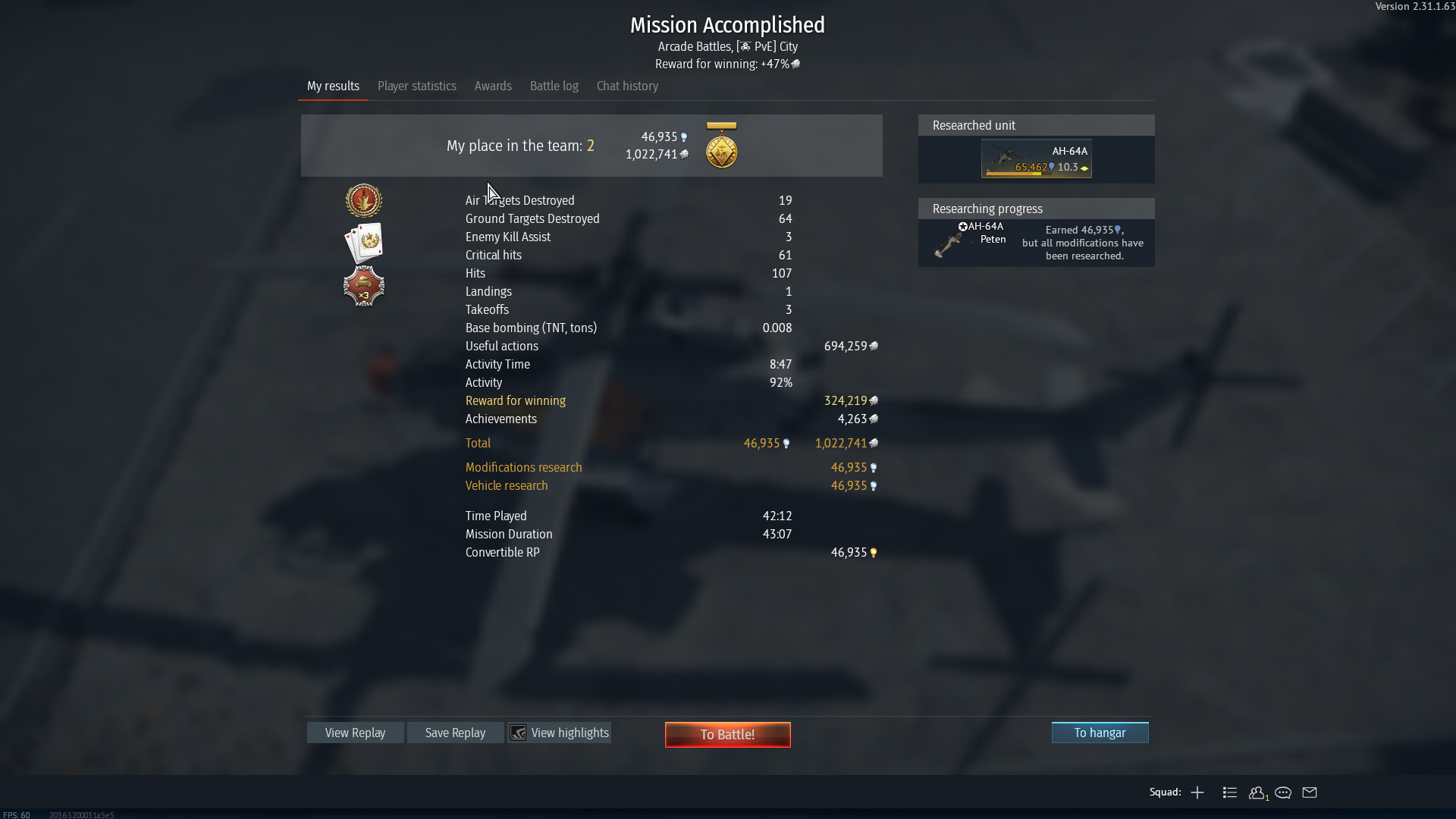This screenshot has height=819, width=1456.
Task: Click Save Replay
Action: point(455,733)
